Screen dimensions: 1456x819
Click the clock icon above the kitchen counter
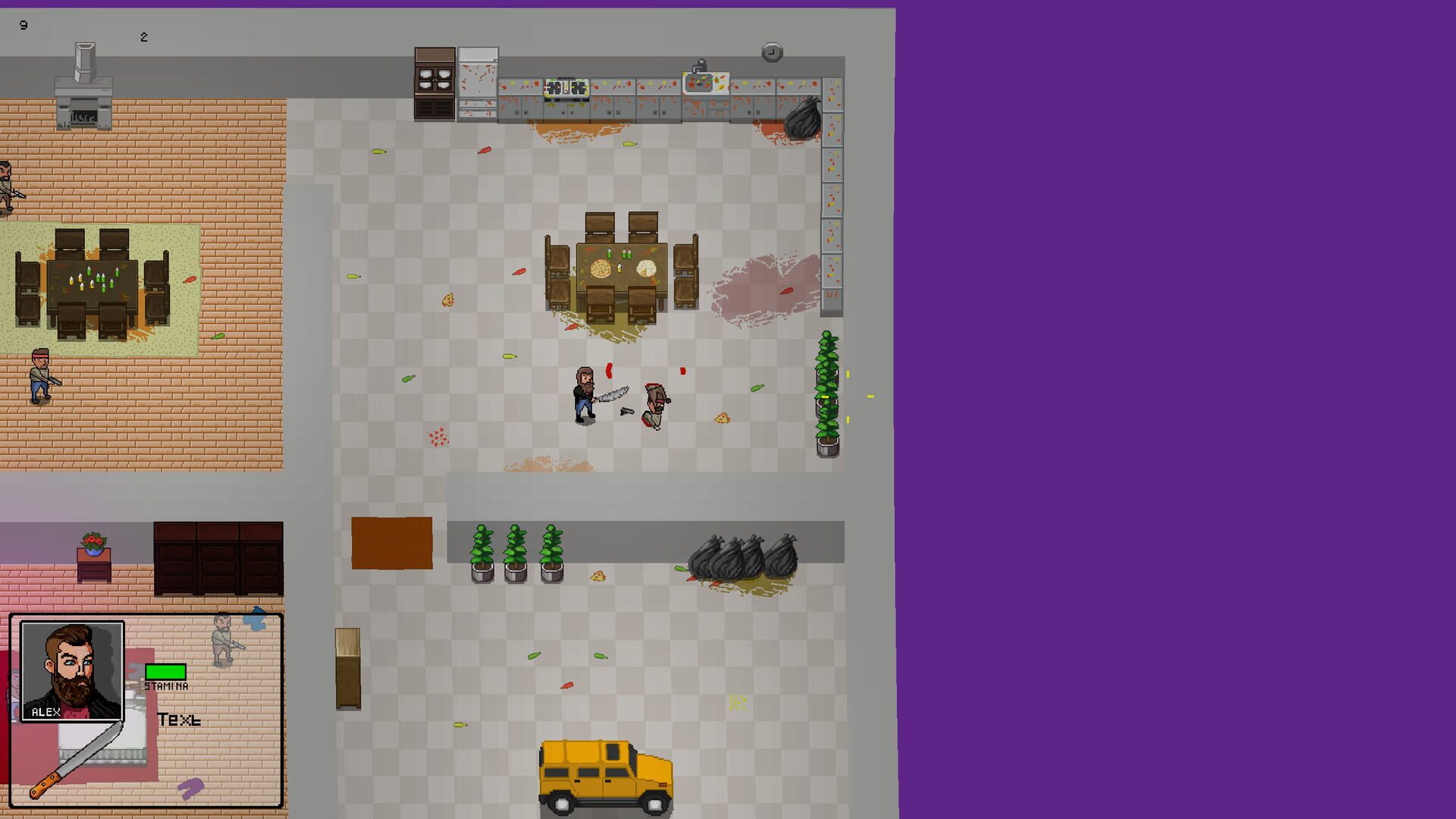pos(771,51)
